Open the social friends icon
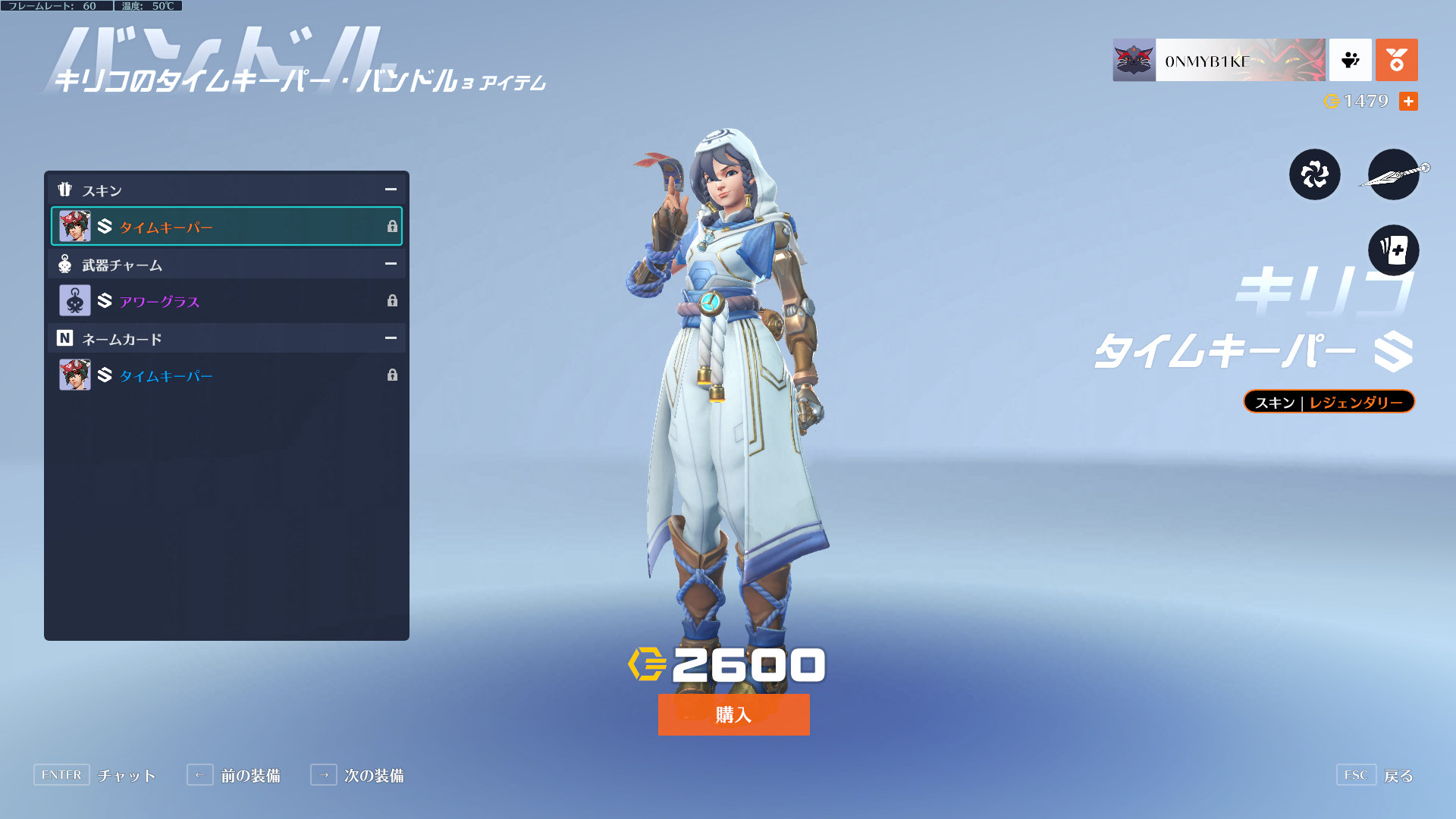This screenshot has height=819, width=1456. point(1350,60)
